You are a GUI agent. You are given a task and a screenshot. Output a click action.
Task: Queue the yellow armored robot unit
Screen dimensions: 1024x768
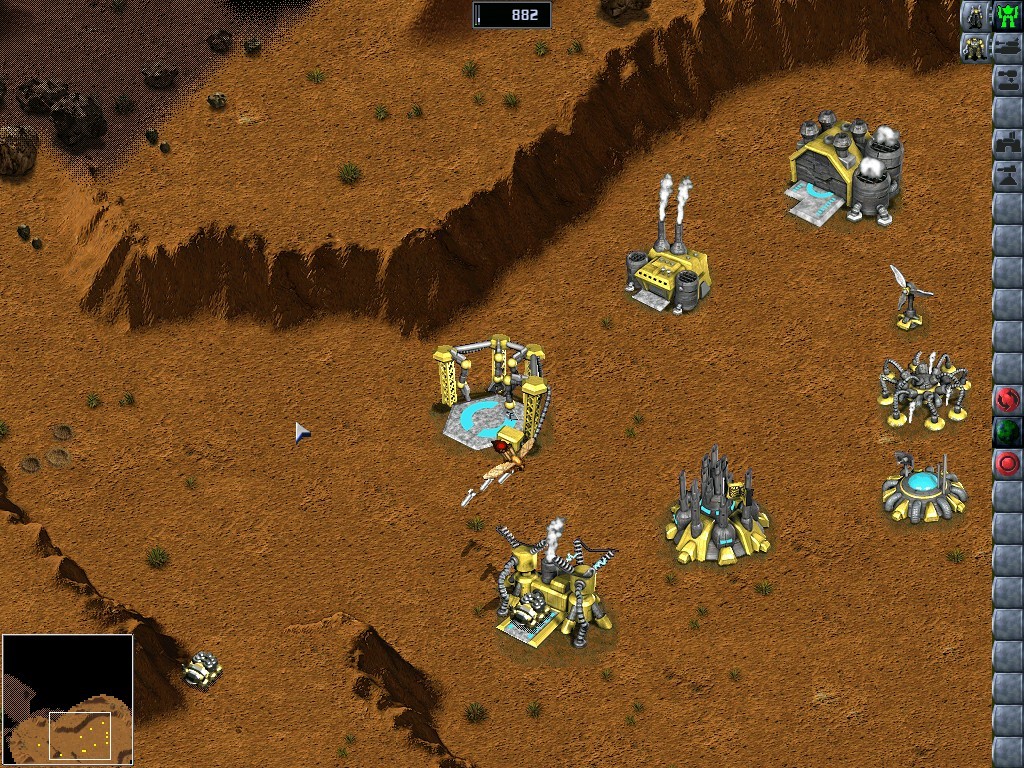pos(975,47)
